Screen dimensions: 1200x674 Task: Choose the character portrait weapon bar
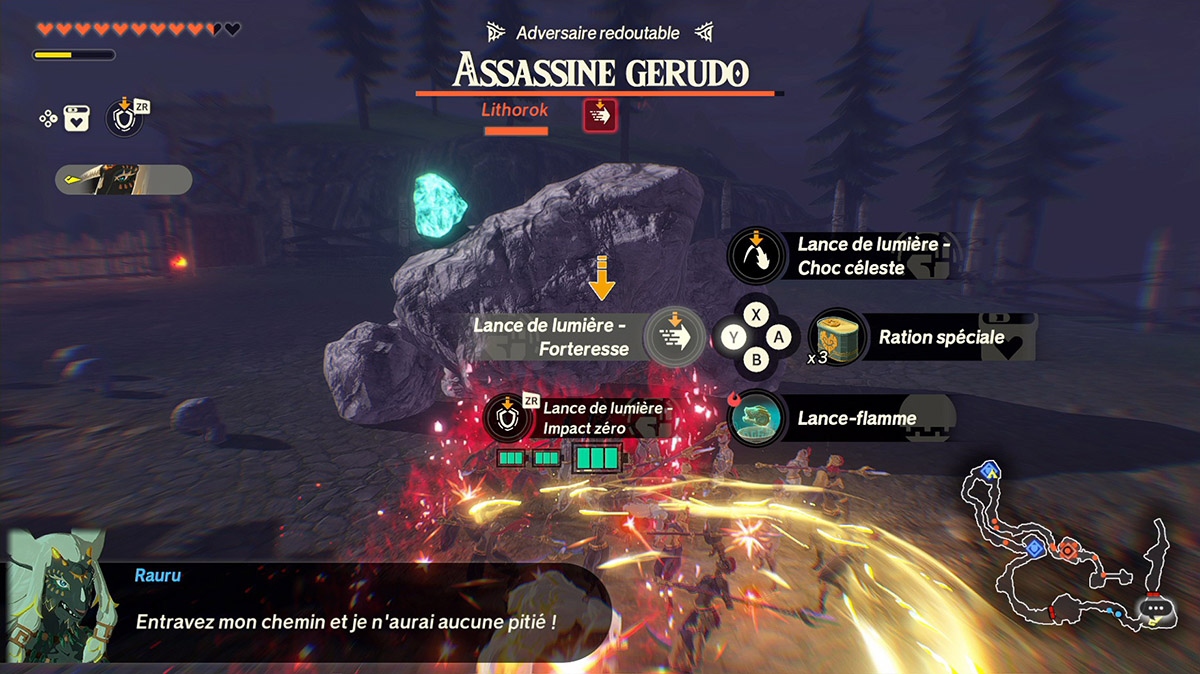tap(124, 180)
